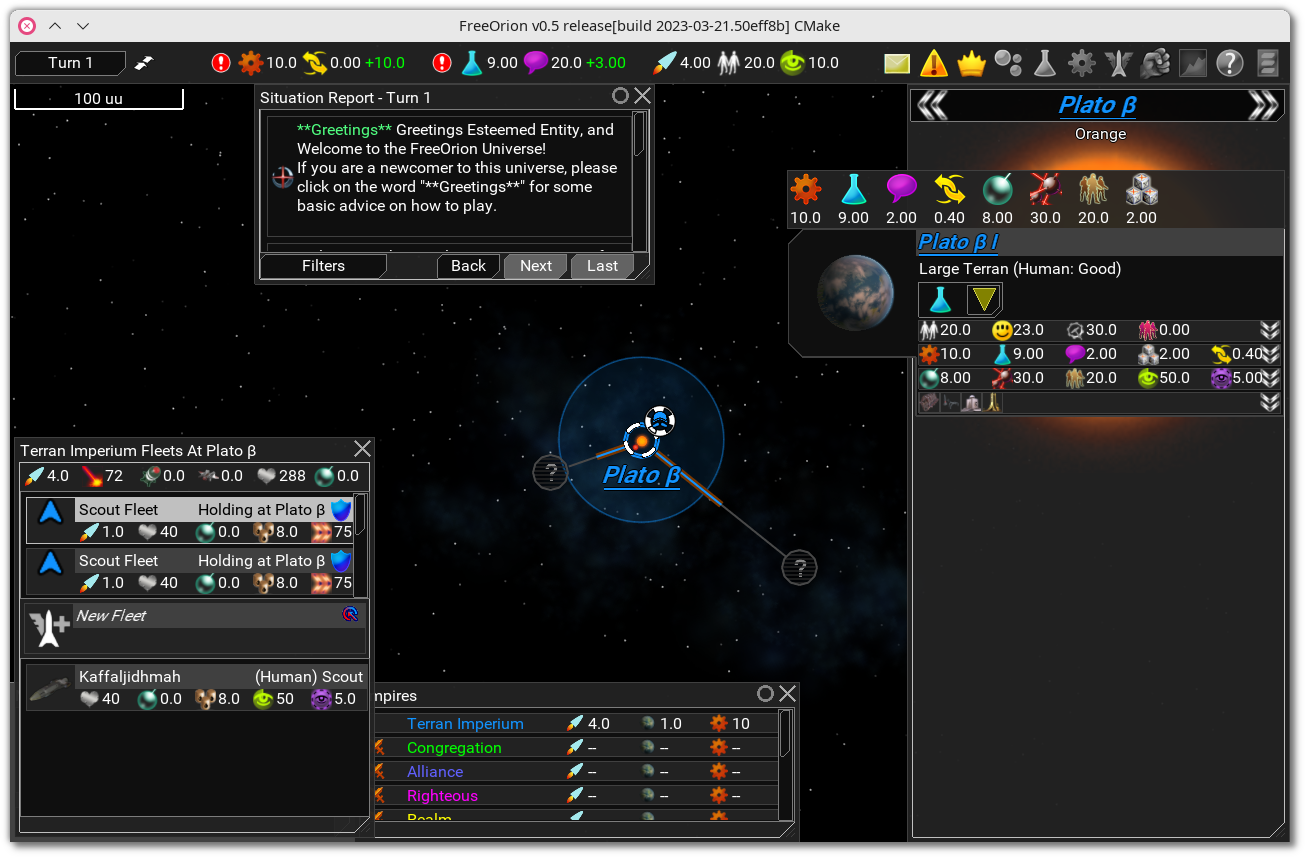
Task: Select the Kaffaljidhmah scout ship row
Action: point(196,687)
